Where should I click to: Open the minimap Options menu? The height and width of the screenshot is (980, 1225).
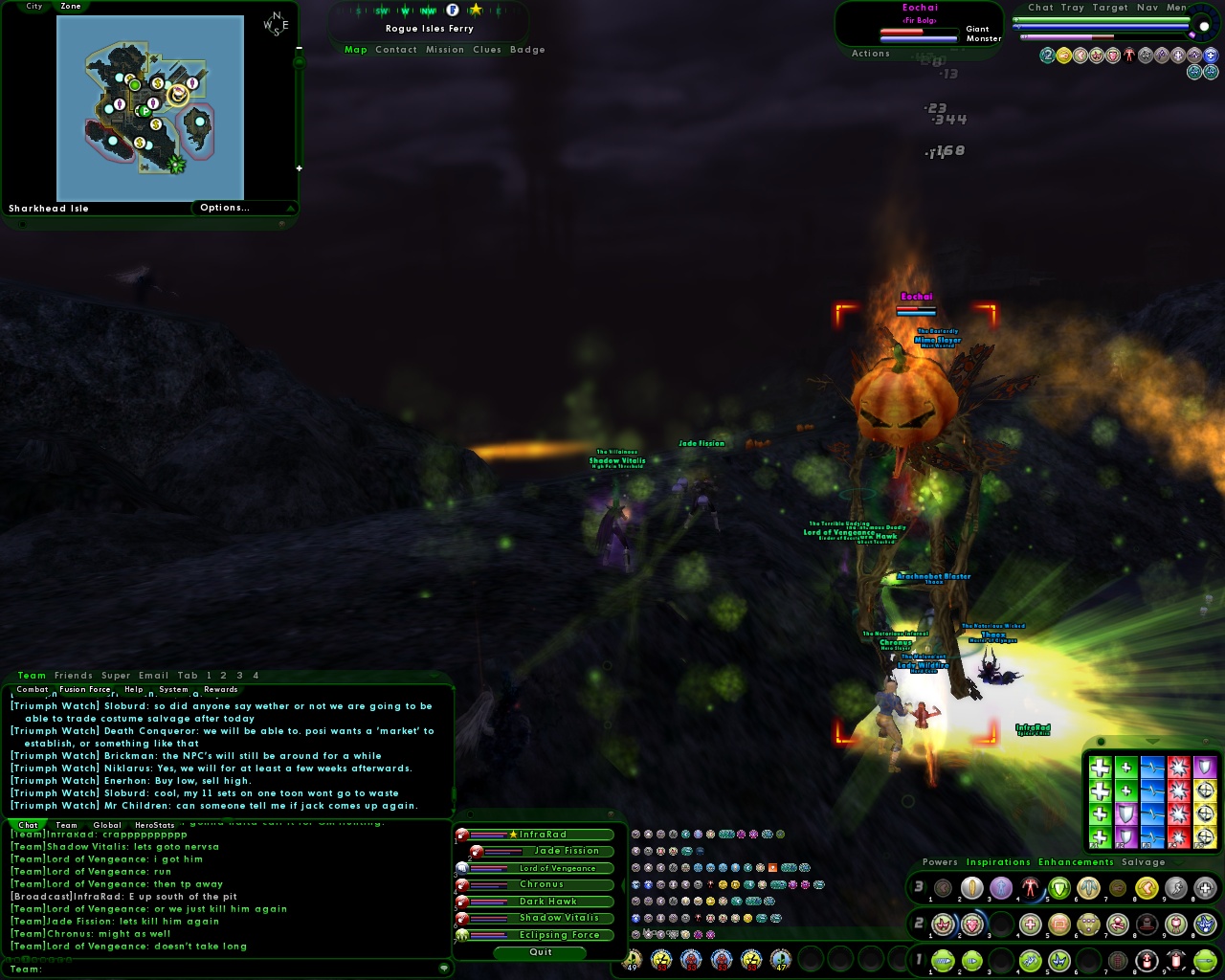pyautogui.click(x=224, y=208)
